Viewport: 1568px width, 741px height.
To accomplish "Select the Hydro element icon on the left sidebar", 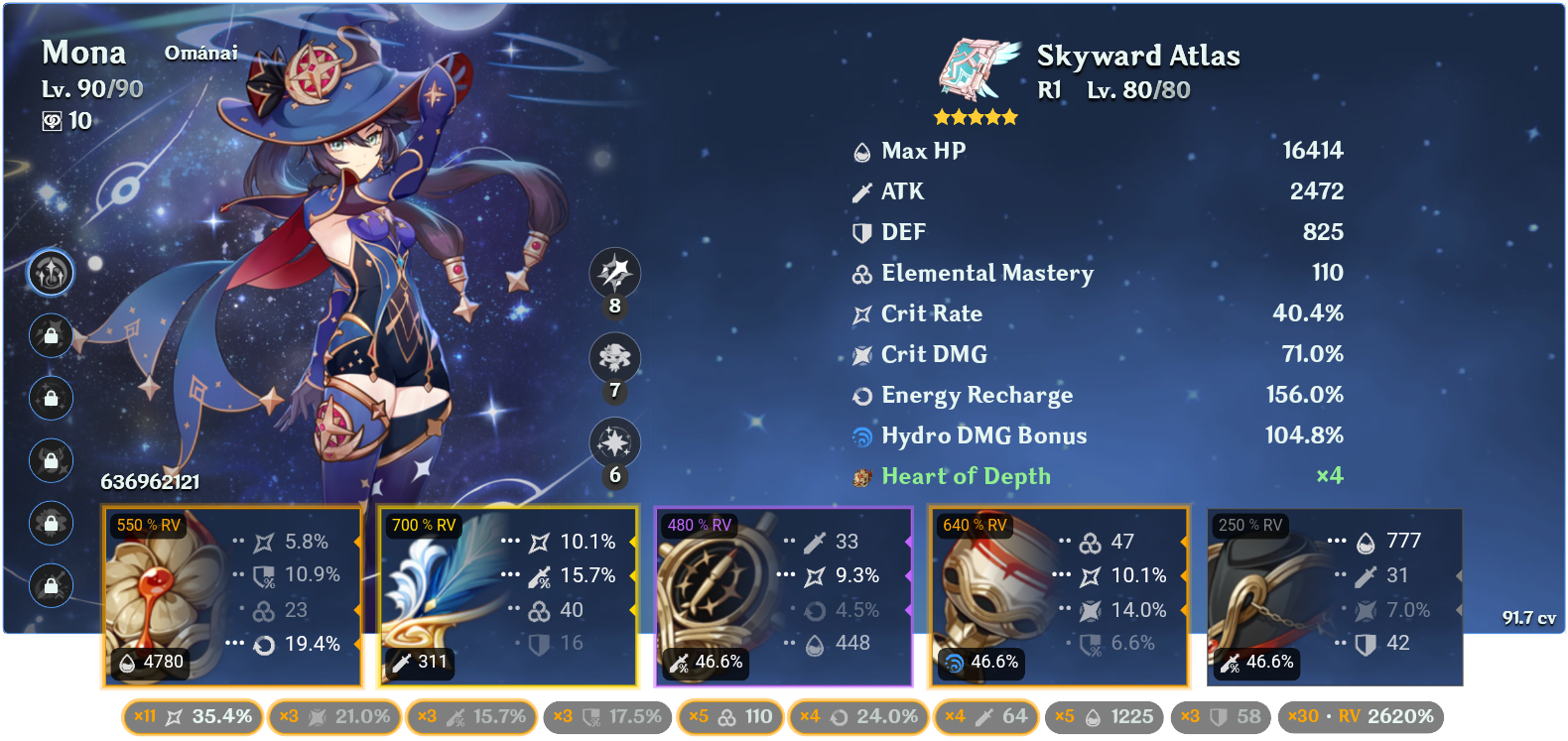I will [51, 274].
